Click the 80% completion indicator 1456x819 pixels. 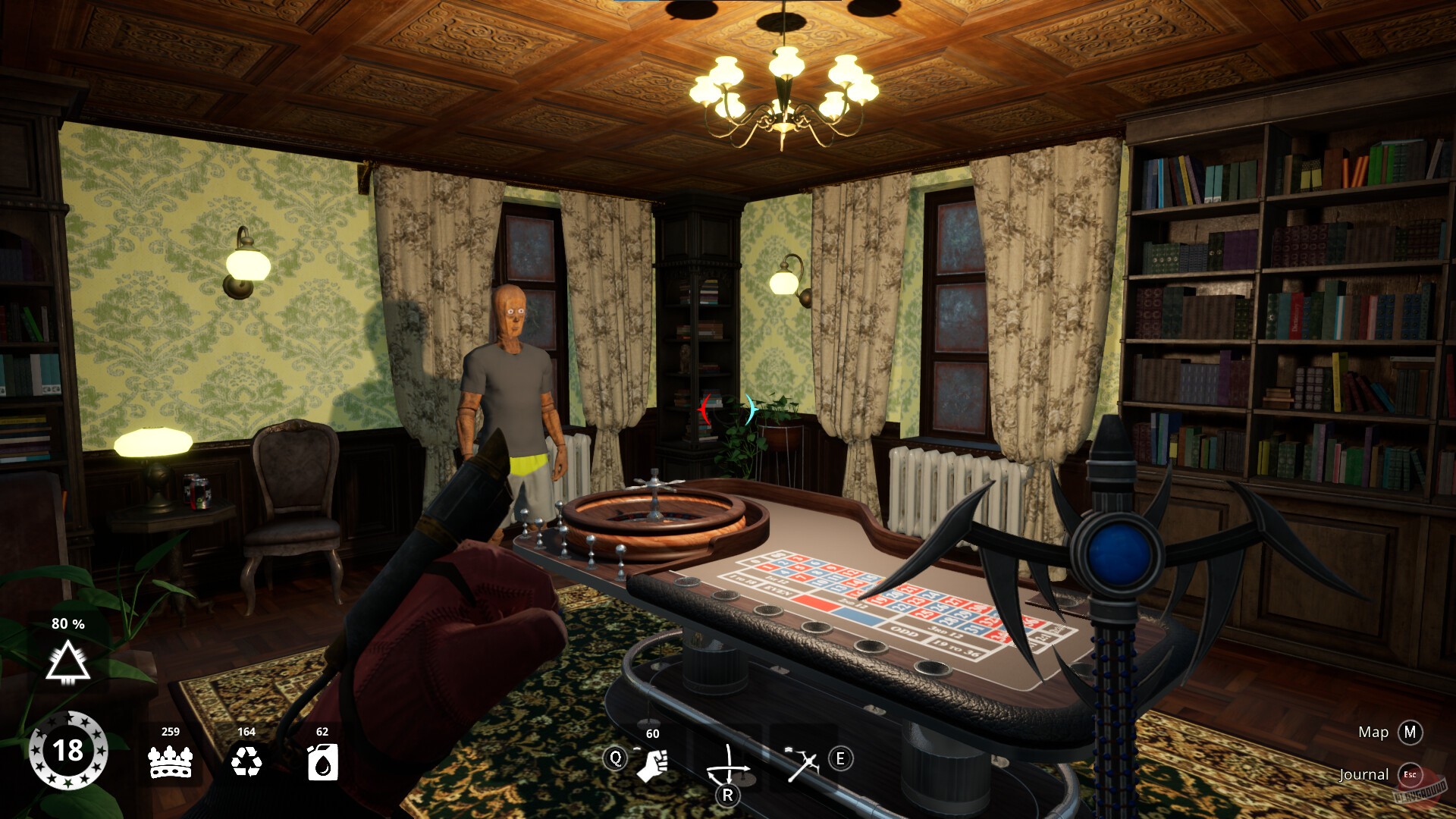[x=68, y=626]
